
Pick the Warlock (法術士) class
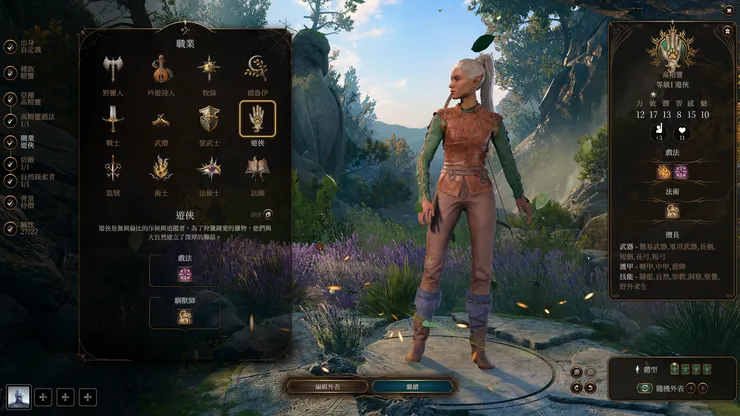209,169
